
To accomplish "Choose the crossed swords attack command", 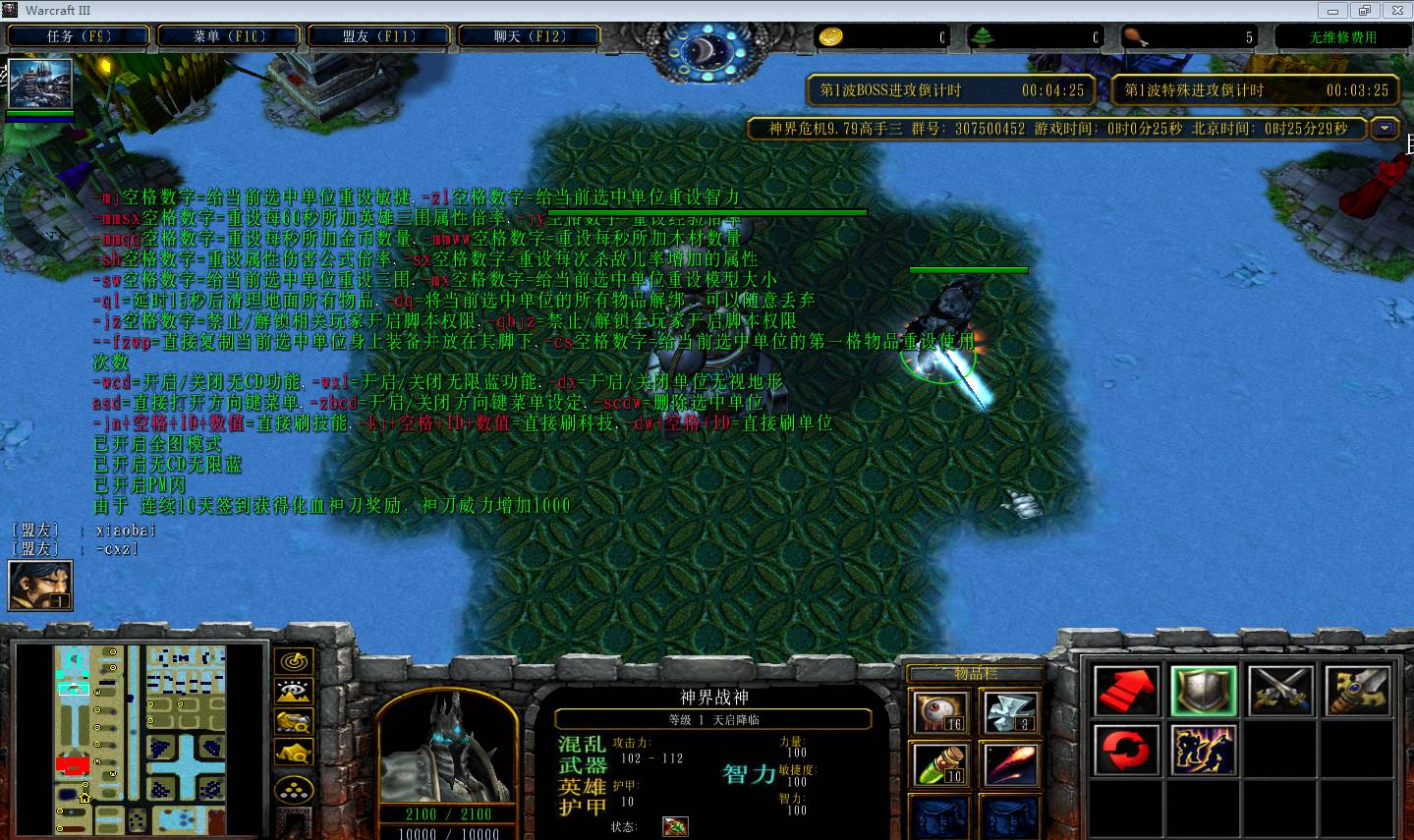I will [x=1281, y=691].
